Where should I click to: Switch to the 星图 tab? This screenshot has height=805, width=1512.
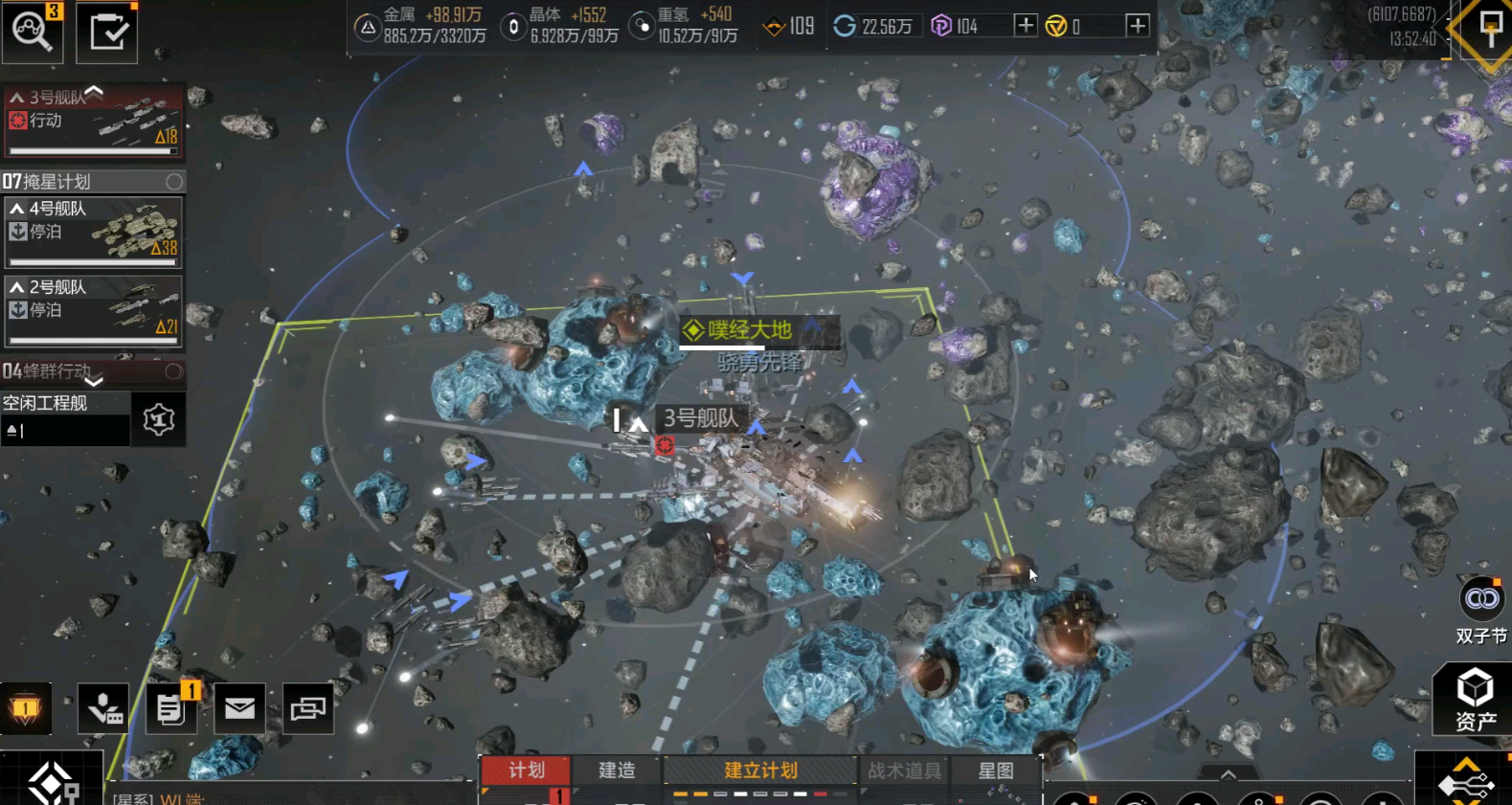click(996, 771)
